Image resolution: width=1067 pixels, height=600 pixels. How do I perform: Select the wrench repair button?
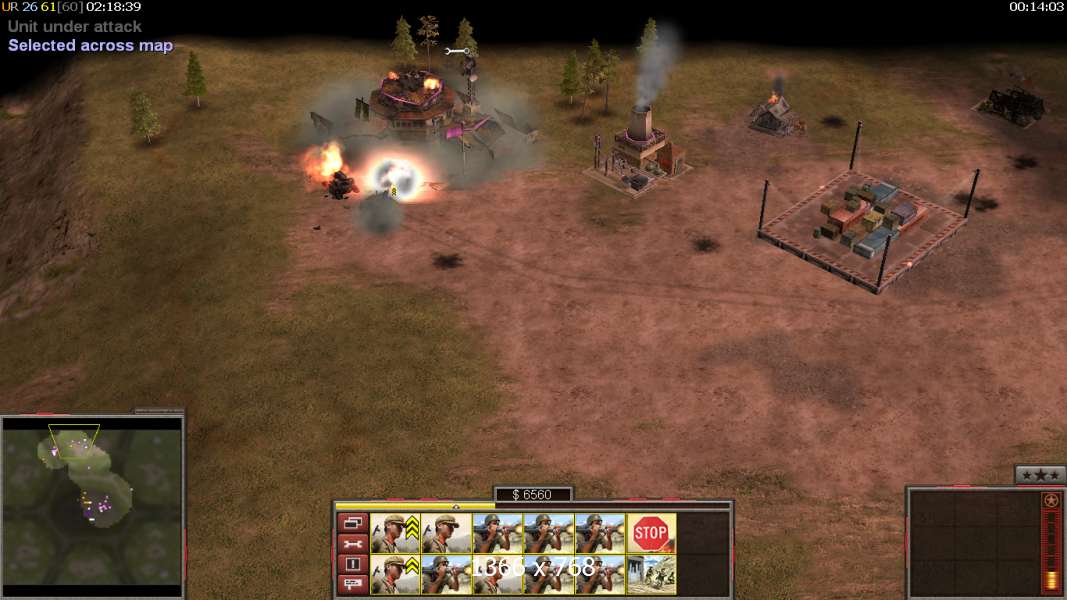352,543
